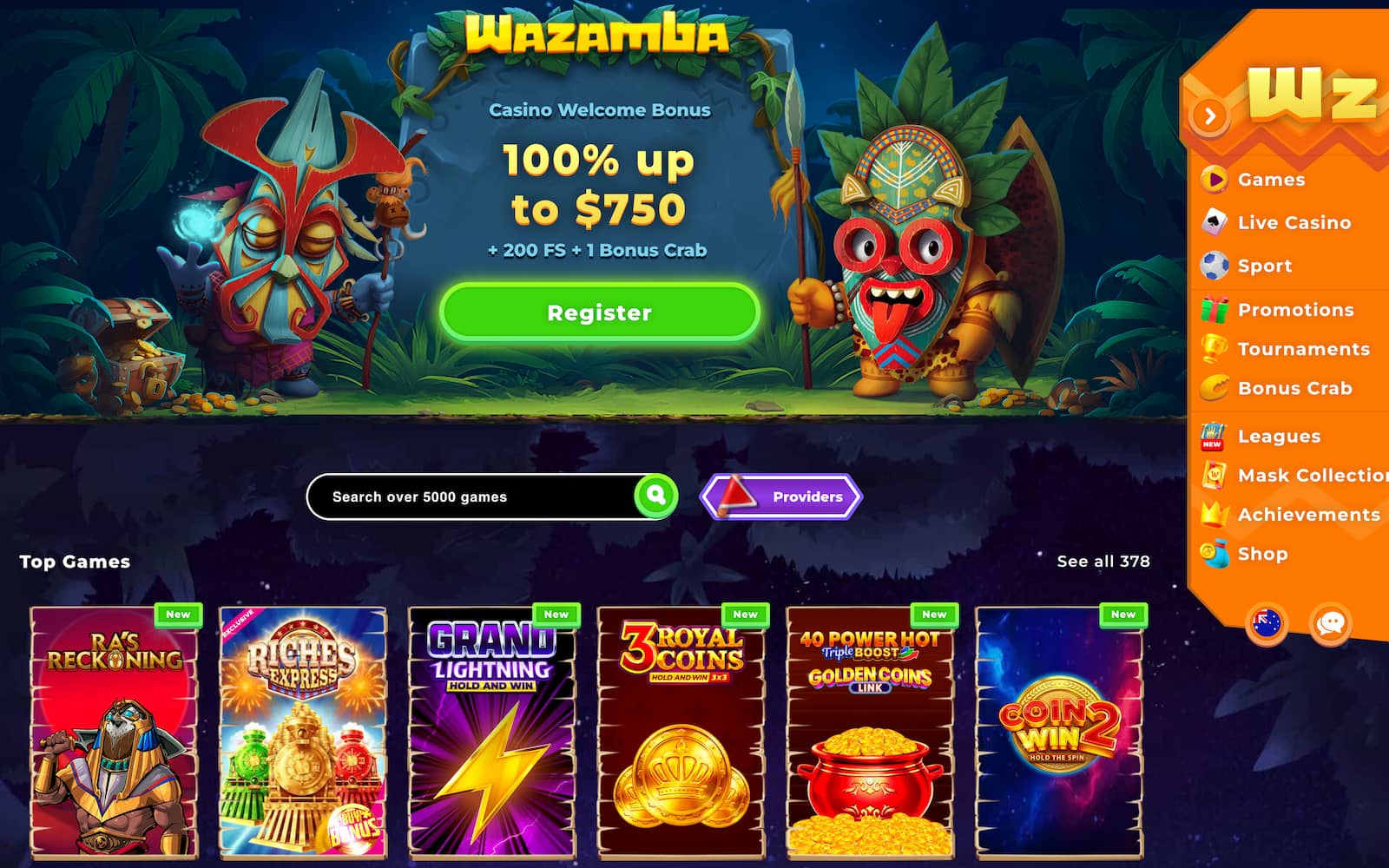Click the search magnifier button

pos(656,496)
